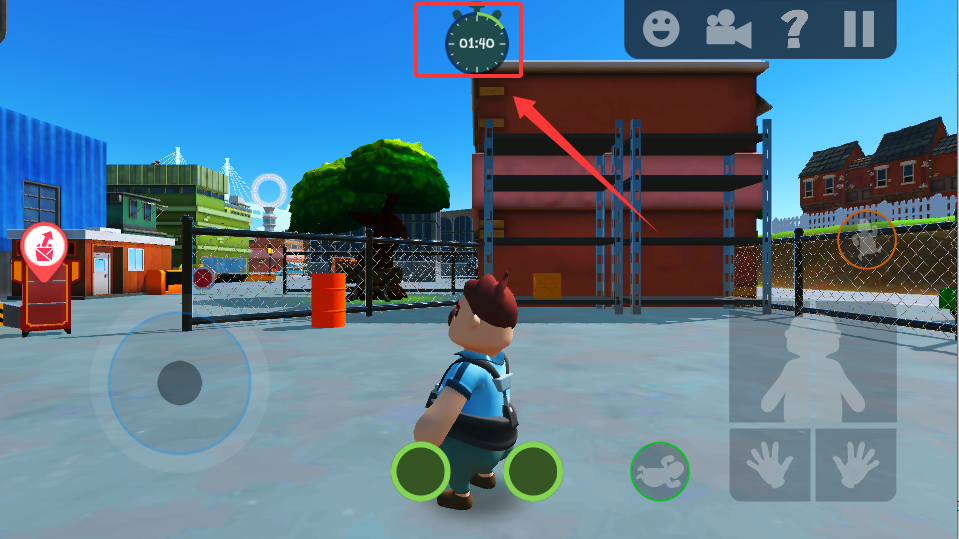959x539 pixels.
Task: Pause the game
Action: click(858, 29)
